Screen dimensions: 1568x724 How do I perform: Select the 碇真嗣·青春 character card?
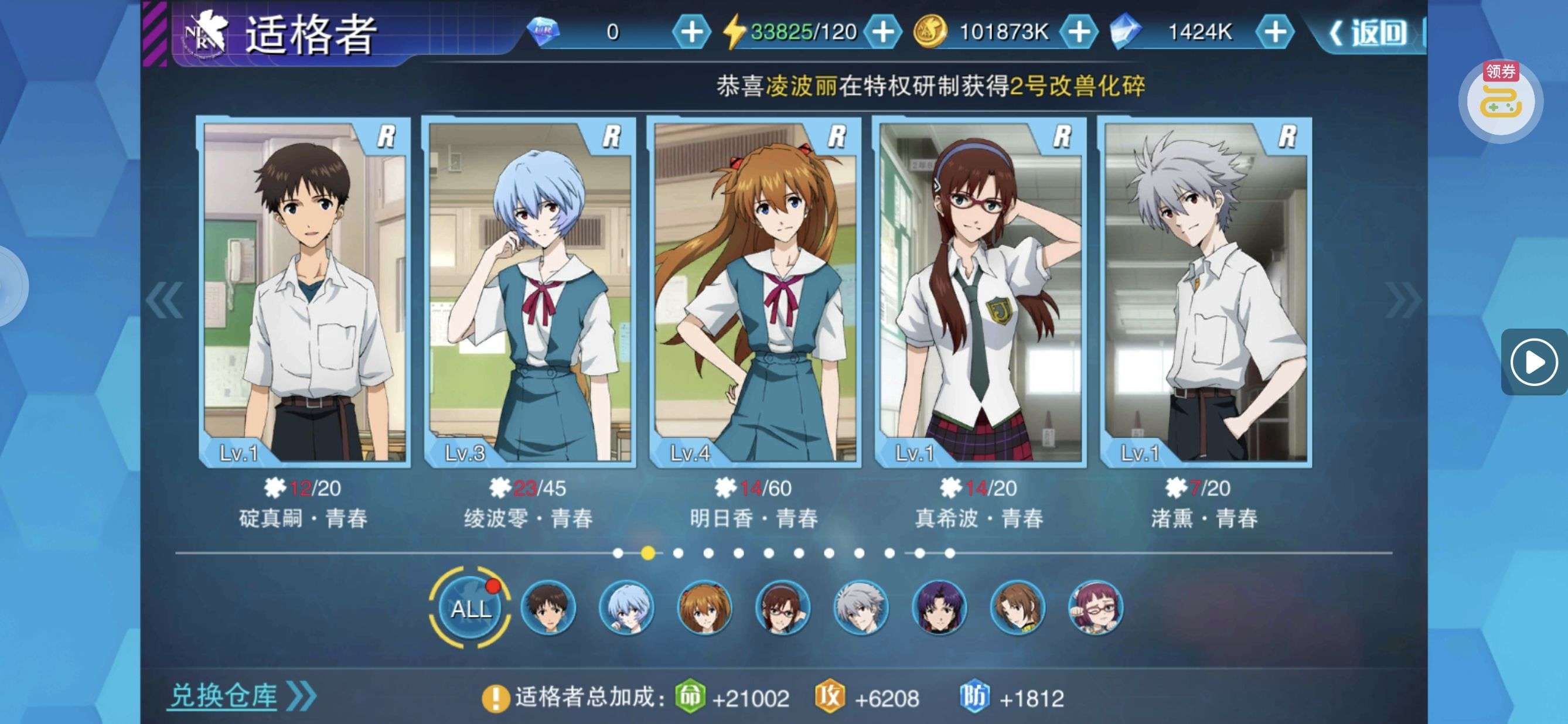coord(304,293)
